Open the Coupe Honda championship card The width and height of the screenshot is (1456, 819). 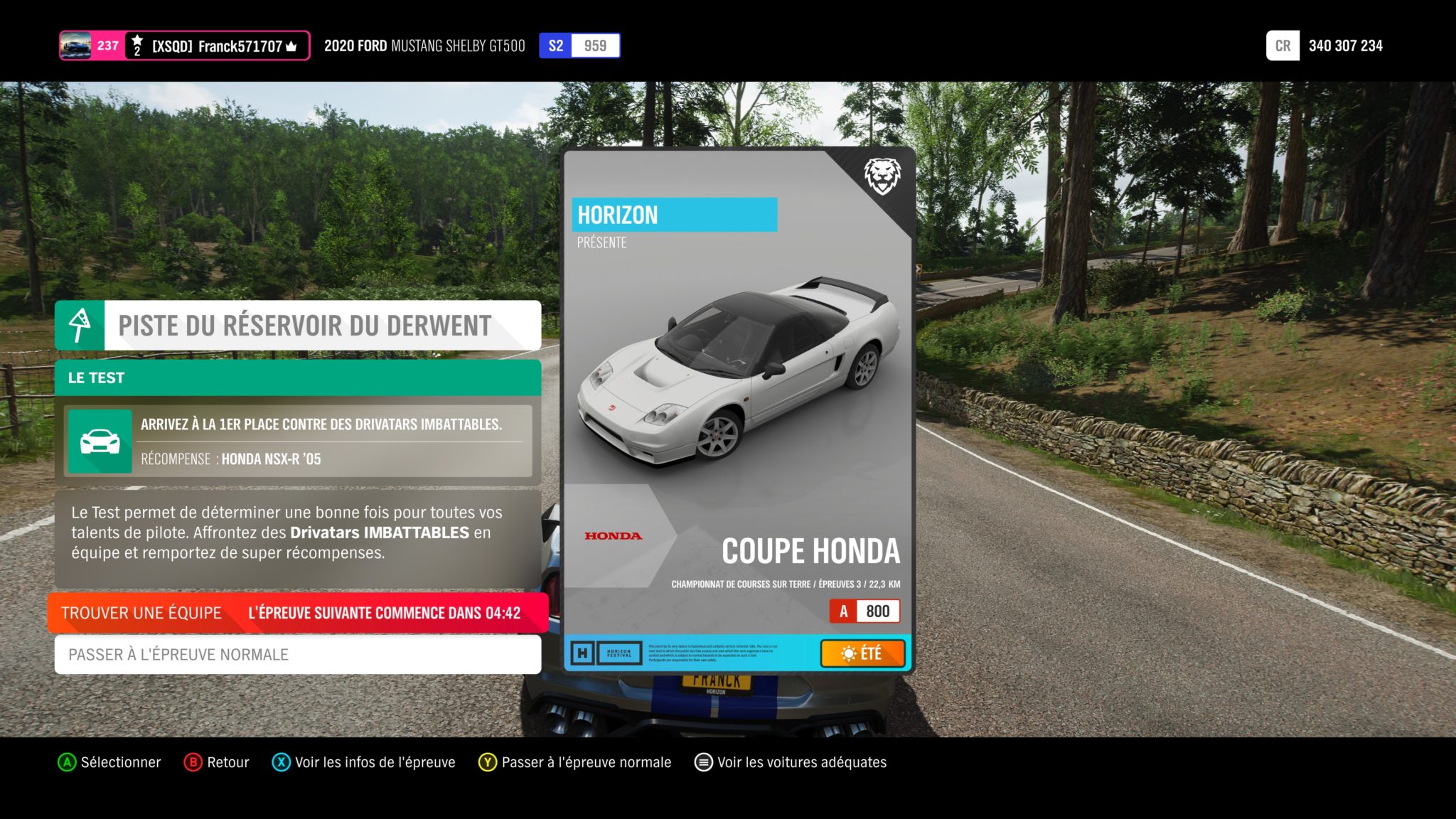738,410
